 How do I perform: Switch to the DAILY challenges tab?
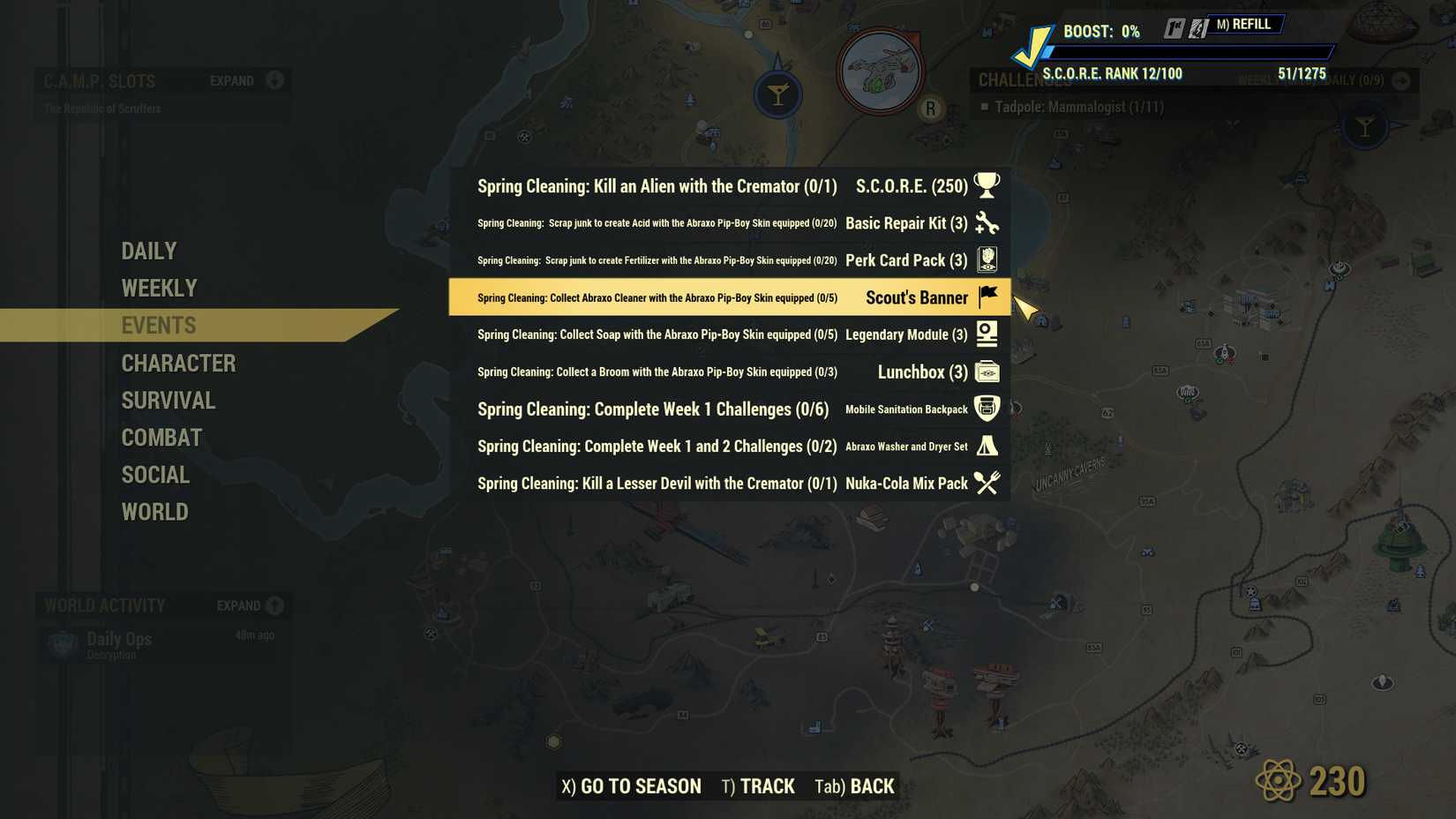click(148, 251)
